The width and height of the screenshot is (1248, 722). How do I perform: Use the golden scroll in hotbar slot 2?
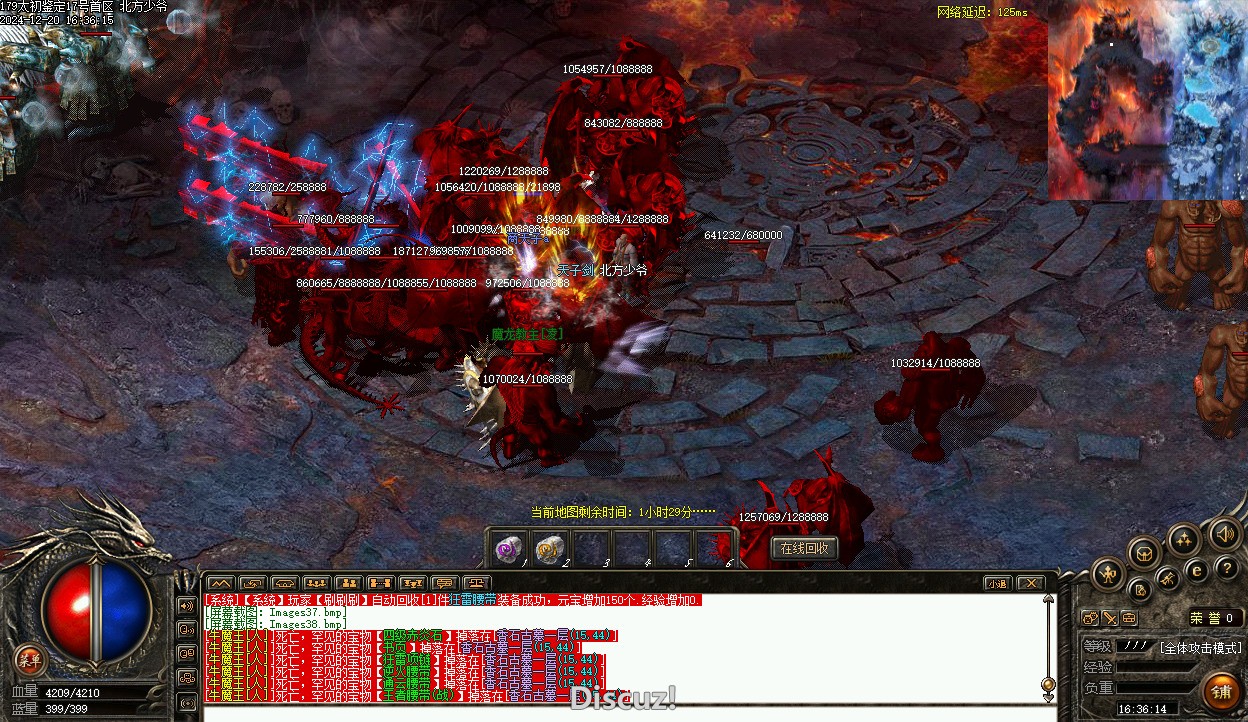coord(549,549)
